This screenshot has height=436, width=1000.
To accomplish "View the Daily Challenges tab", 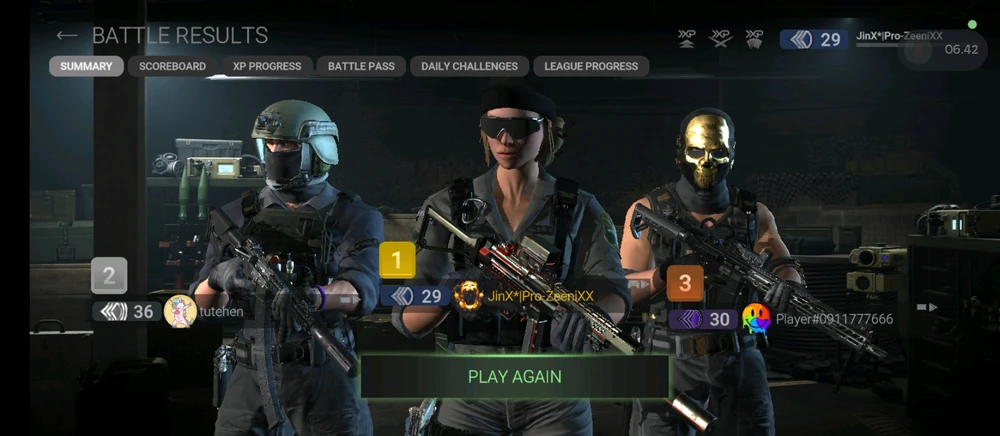I will coord(469,67).
